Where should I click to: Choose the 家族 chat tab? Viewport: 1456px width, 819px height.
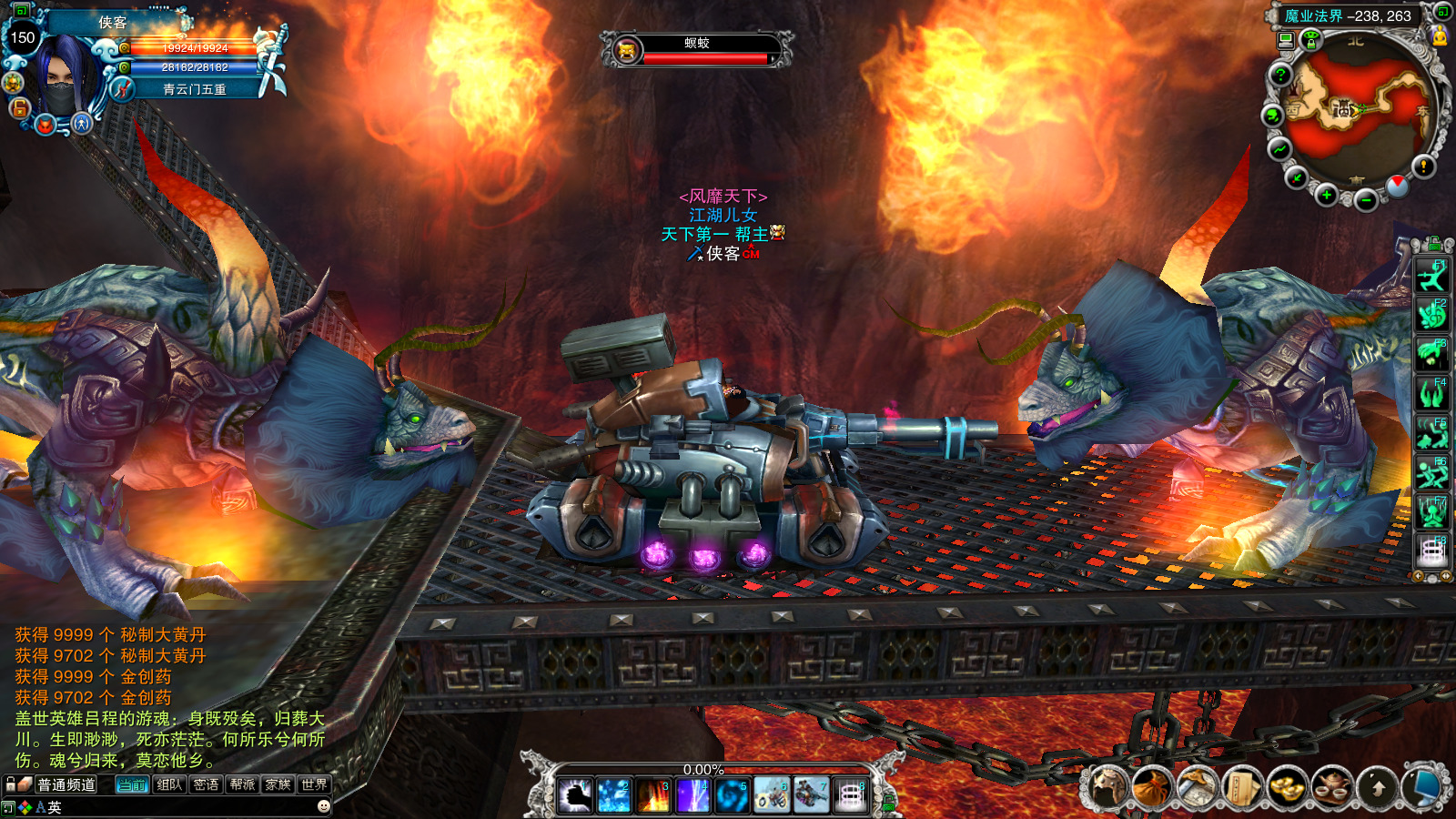tap(278, 784)
